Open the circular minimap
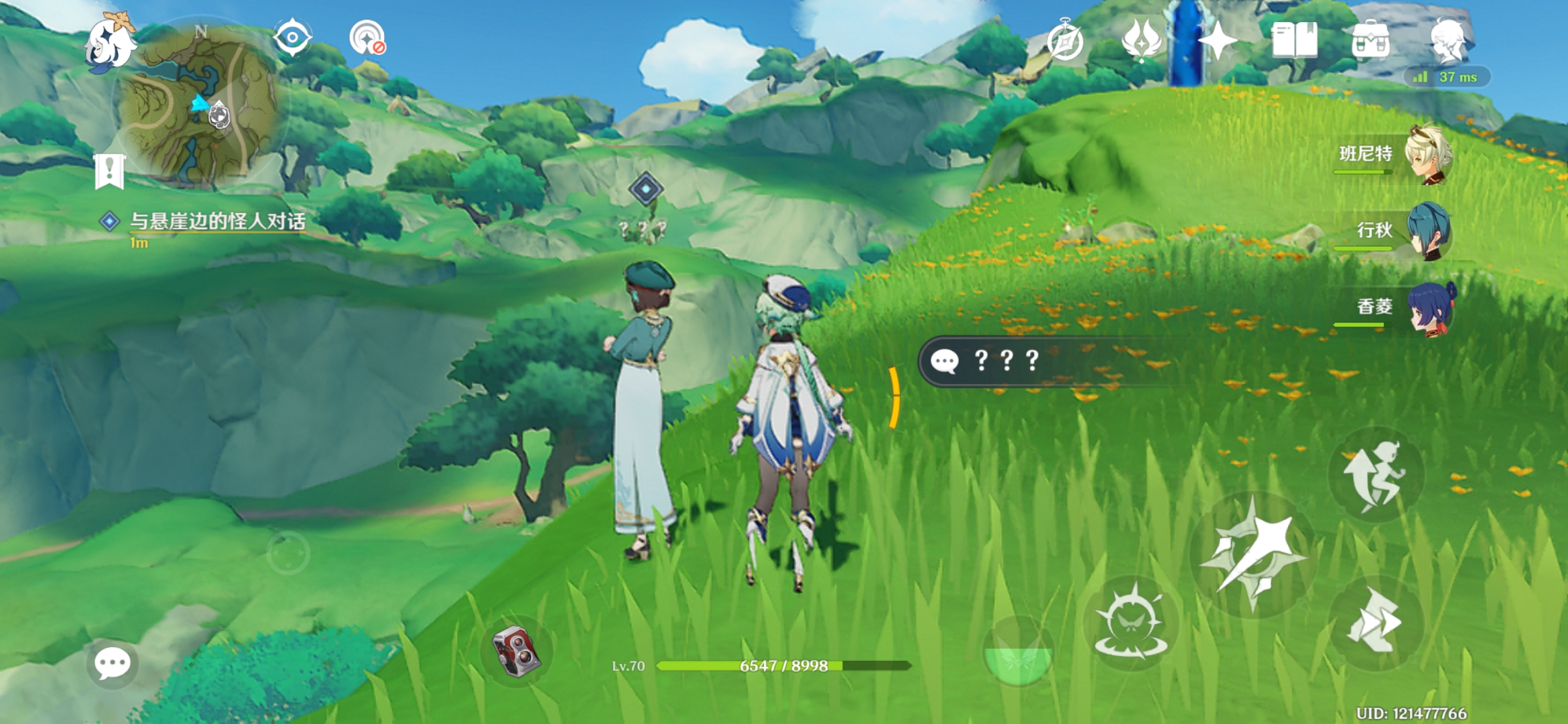Image resolution: width=1568 pixels, height=724 pixels. (201, 107)
